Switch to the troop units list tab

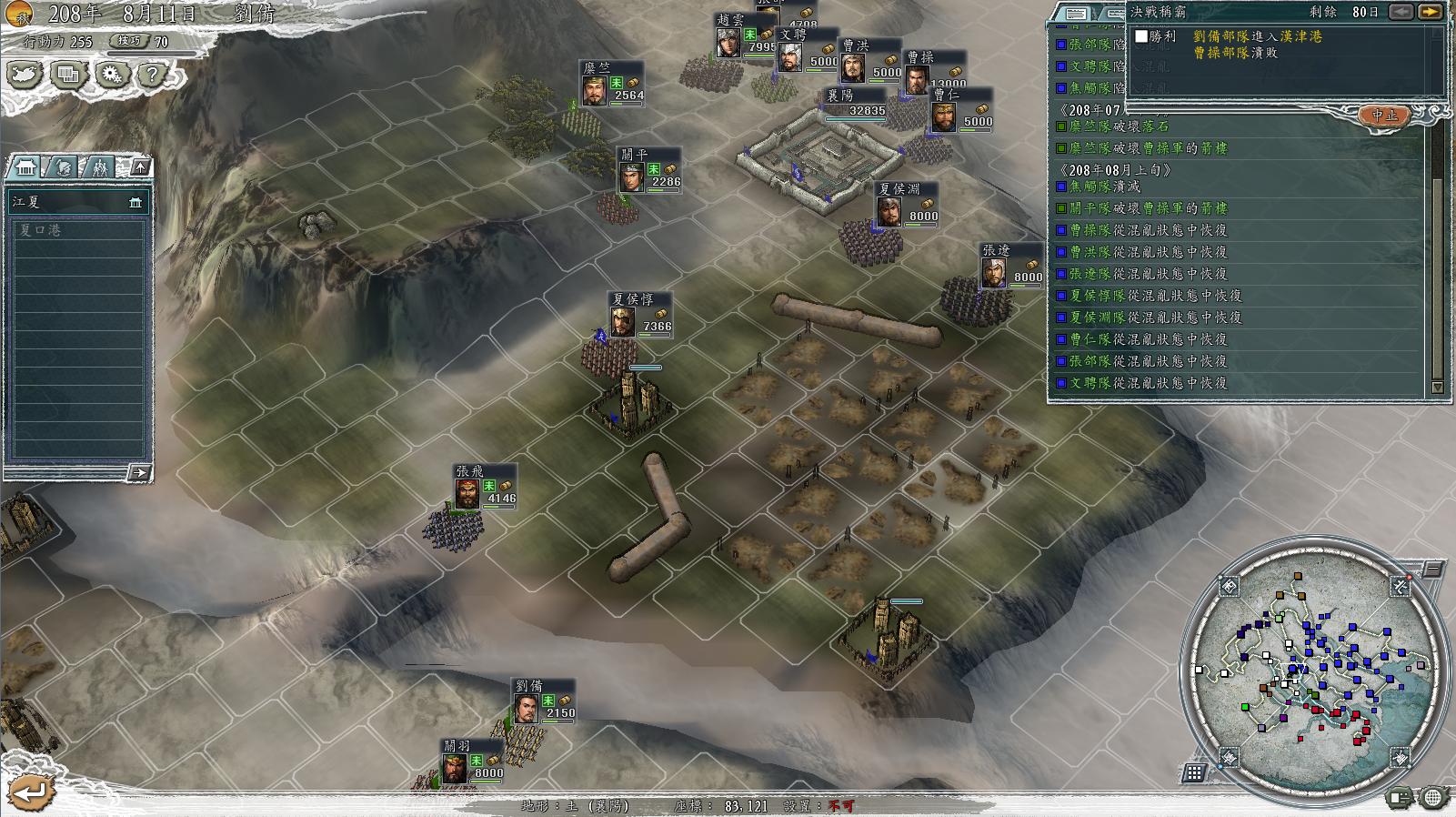[98, 167]
